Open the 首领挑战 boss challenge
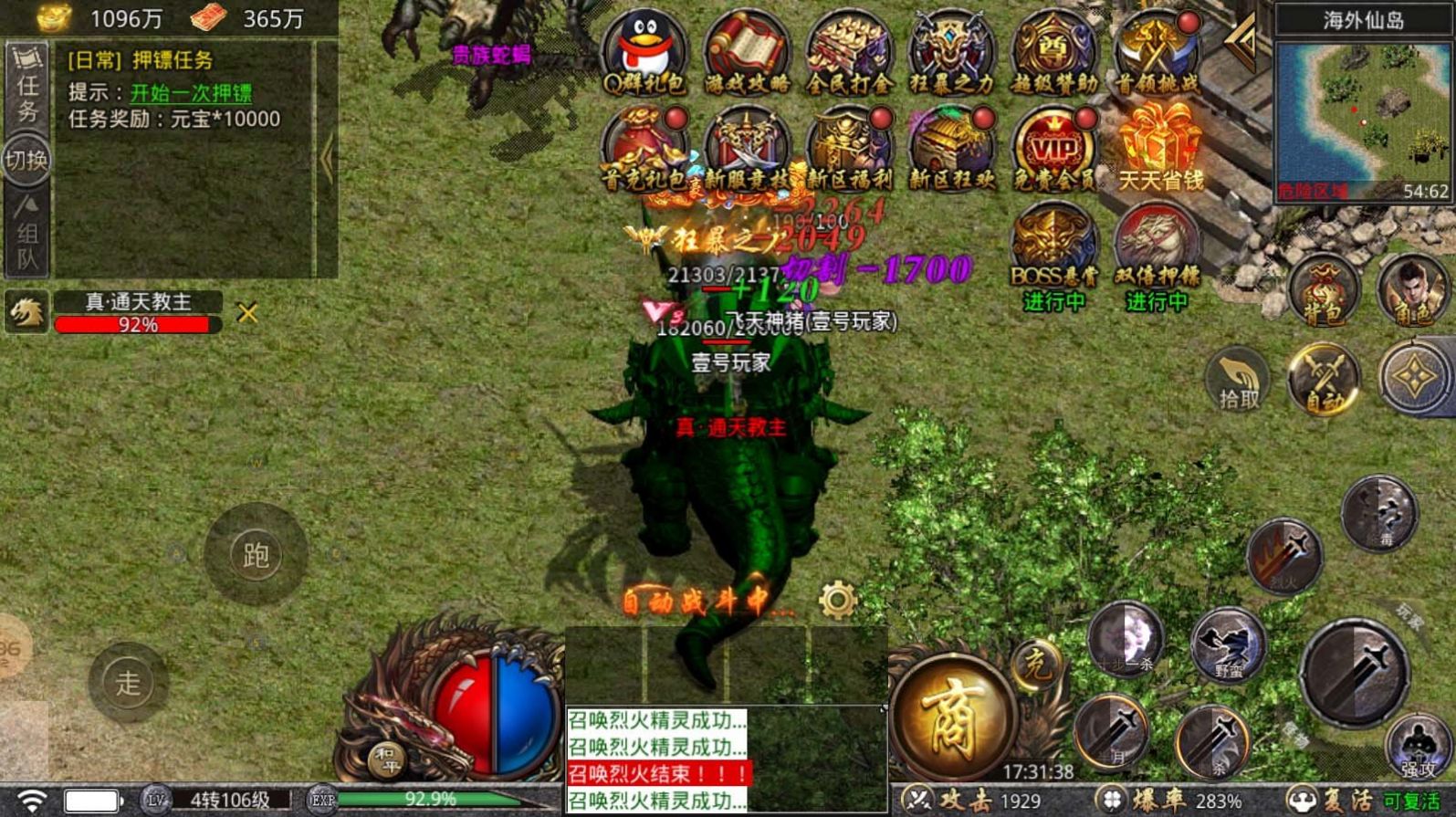1456x817 pixels. click(1156, 51)
